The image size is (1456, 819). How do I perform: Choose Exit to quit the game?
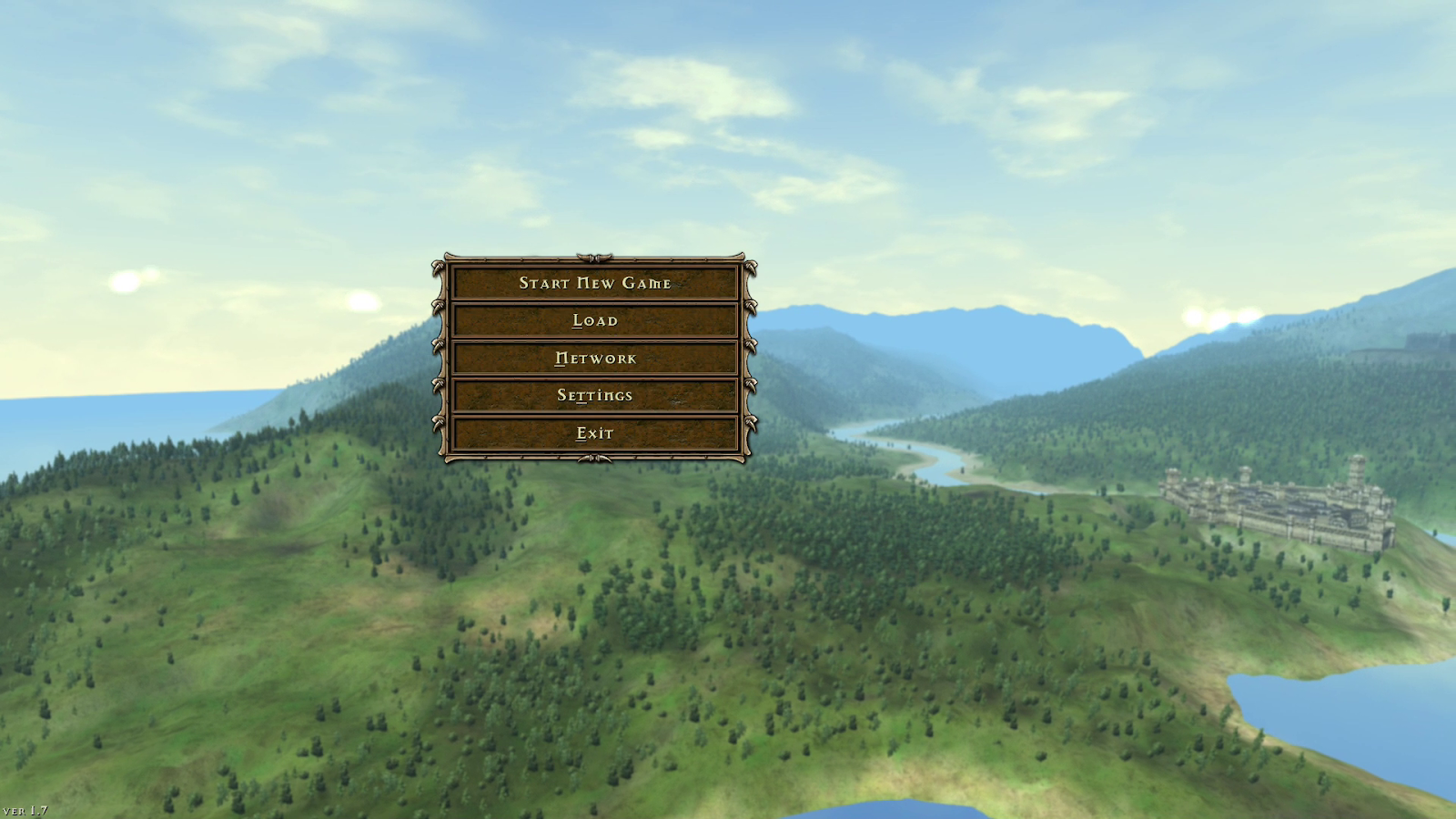(594, 433)
